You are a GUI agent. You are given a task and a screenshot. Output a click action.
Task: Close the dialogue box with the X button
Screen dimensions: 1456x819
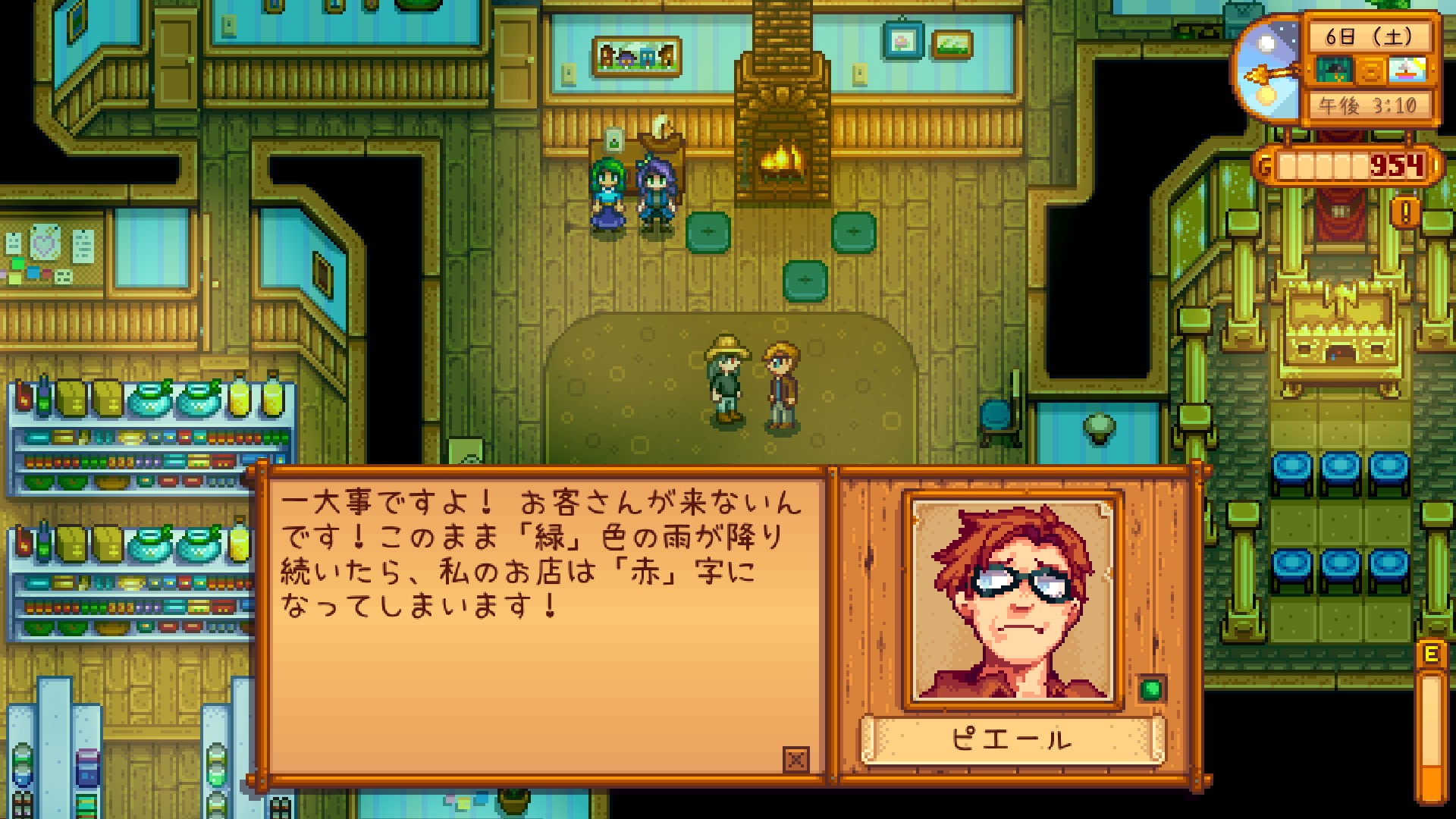point(795,758)
